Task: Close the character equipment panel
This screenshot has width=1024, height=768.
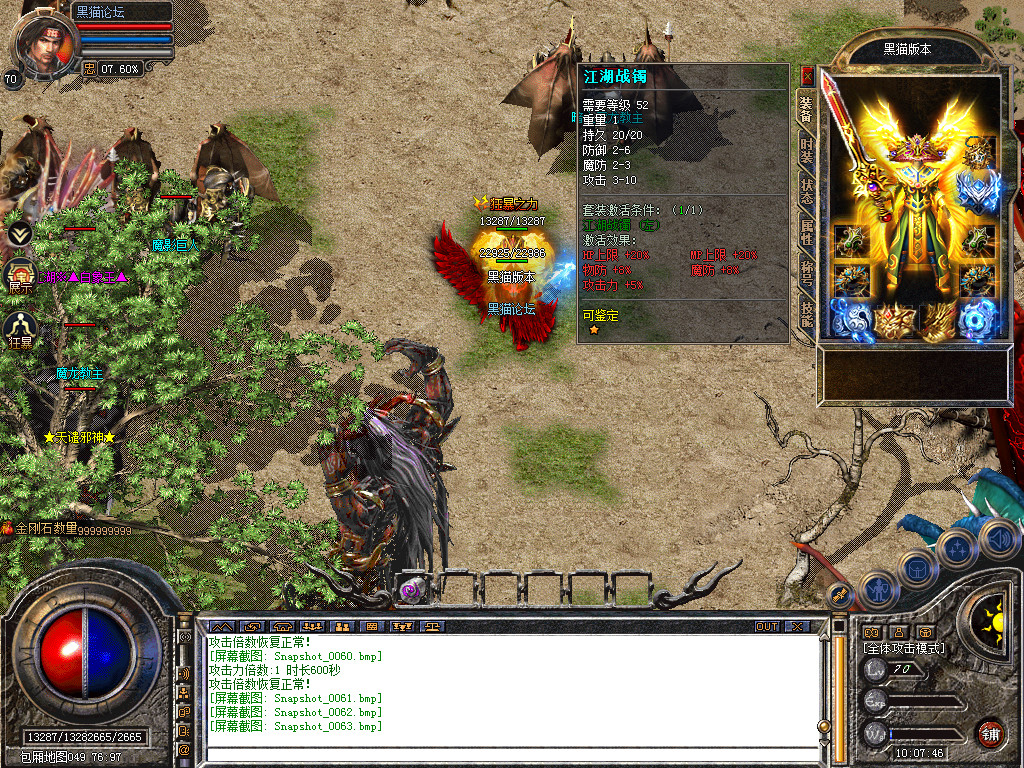Action: tap(807, 75)
